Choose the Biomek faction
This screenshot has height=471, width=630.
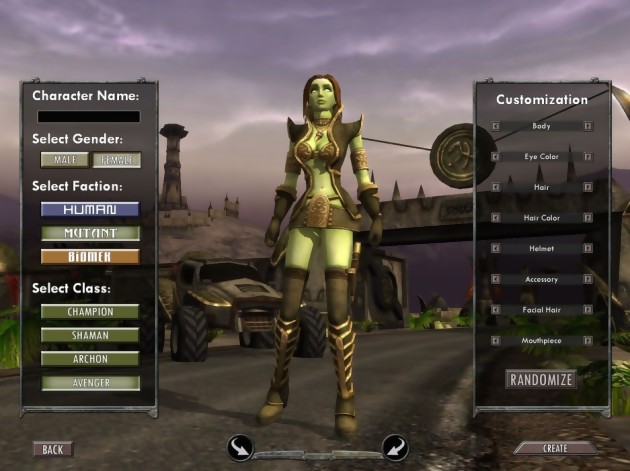pos(89,256)
